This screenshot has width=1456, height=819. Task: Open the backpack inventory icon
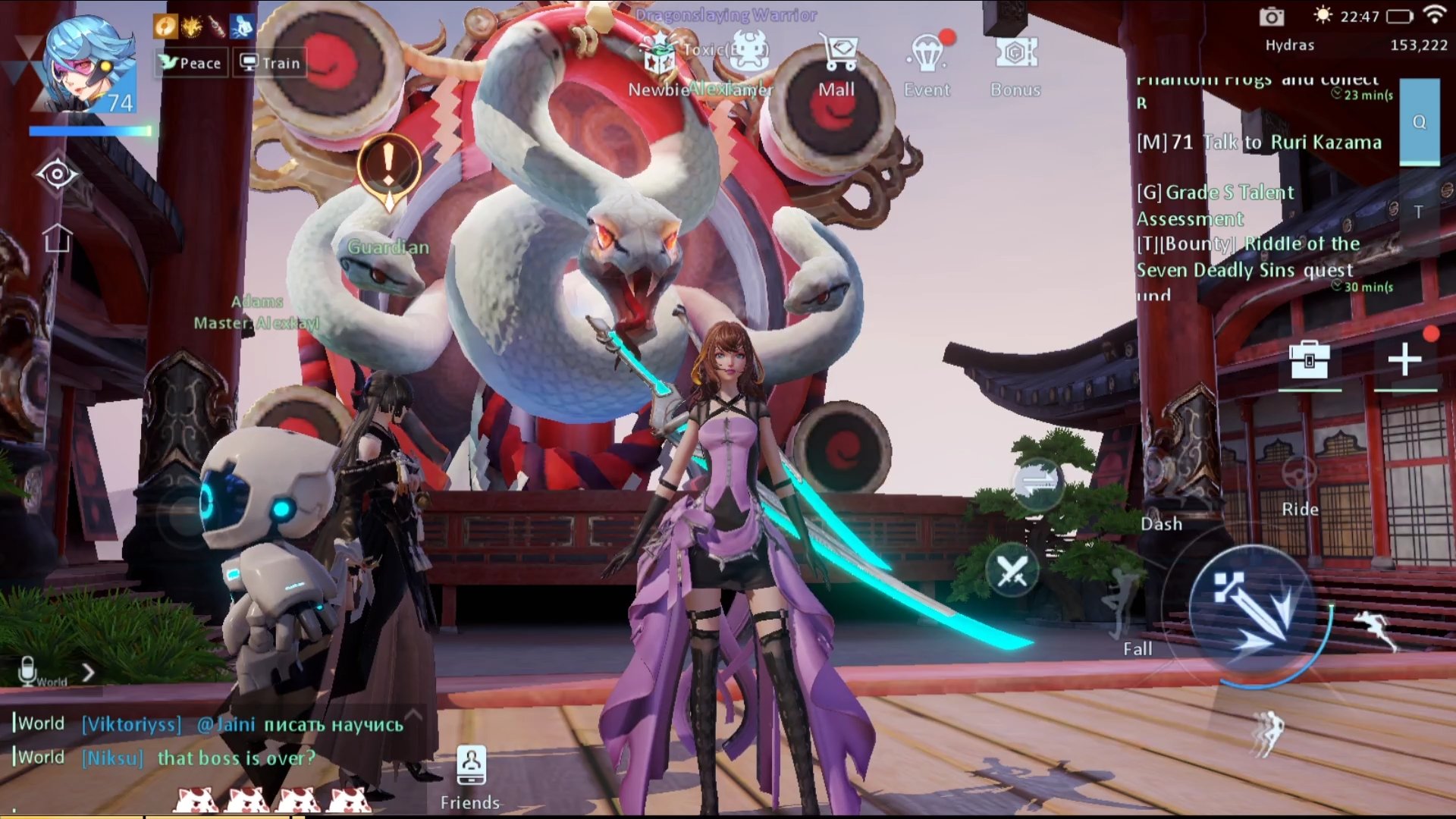pyautogui.click(x=1310, y=359)
